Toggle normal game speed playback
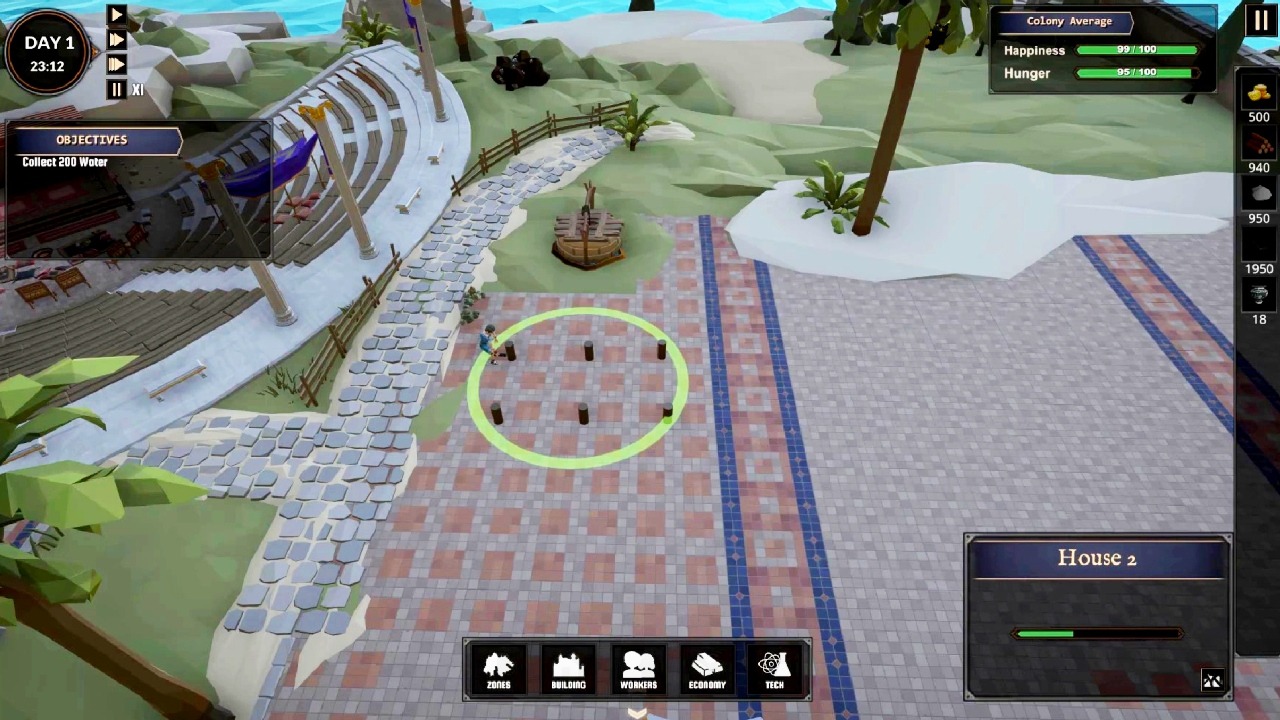 pyautogui.click(x=116, y=14)
